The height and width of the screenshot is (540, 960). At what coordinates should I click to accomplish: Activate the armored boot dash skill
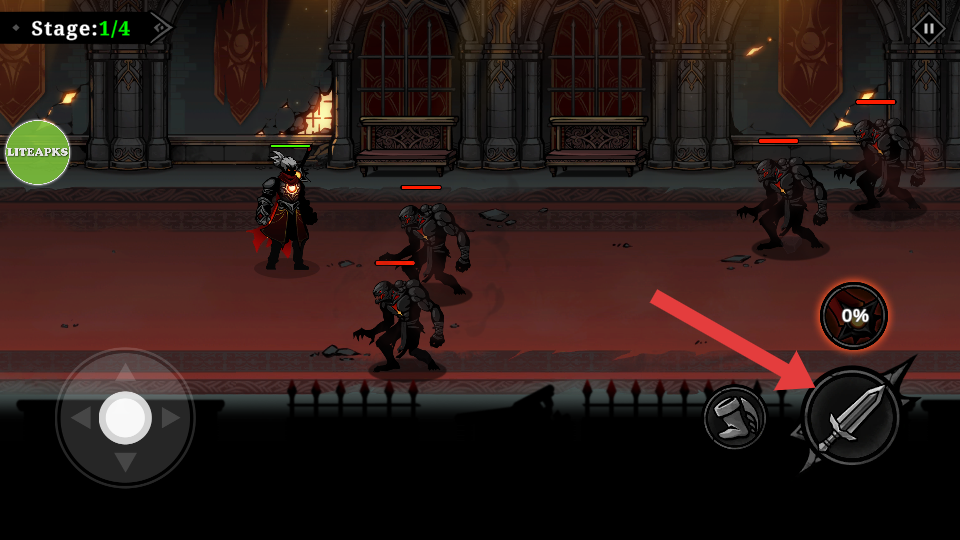[735, 417]
